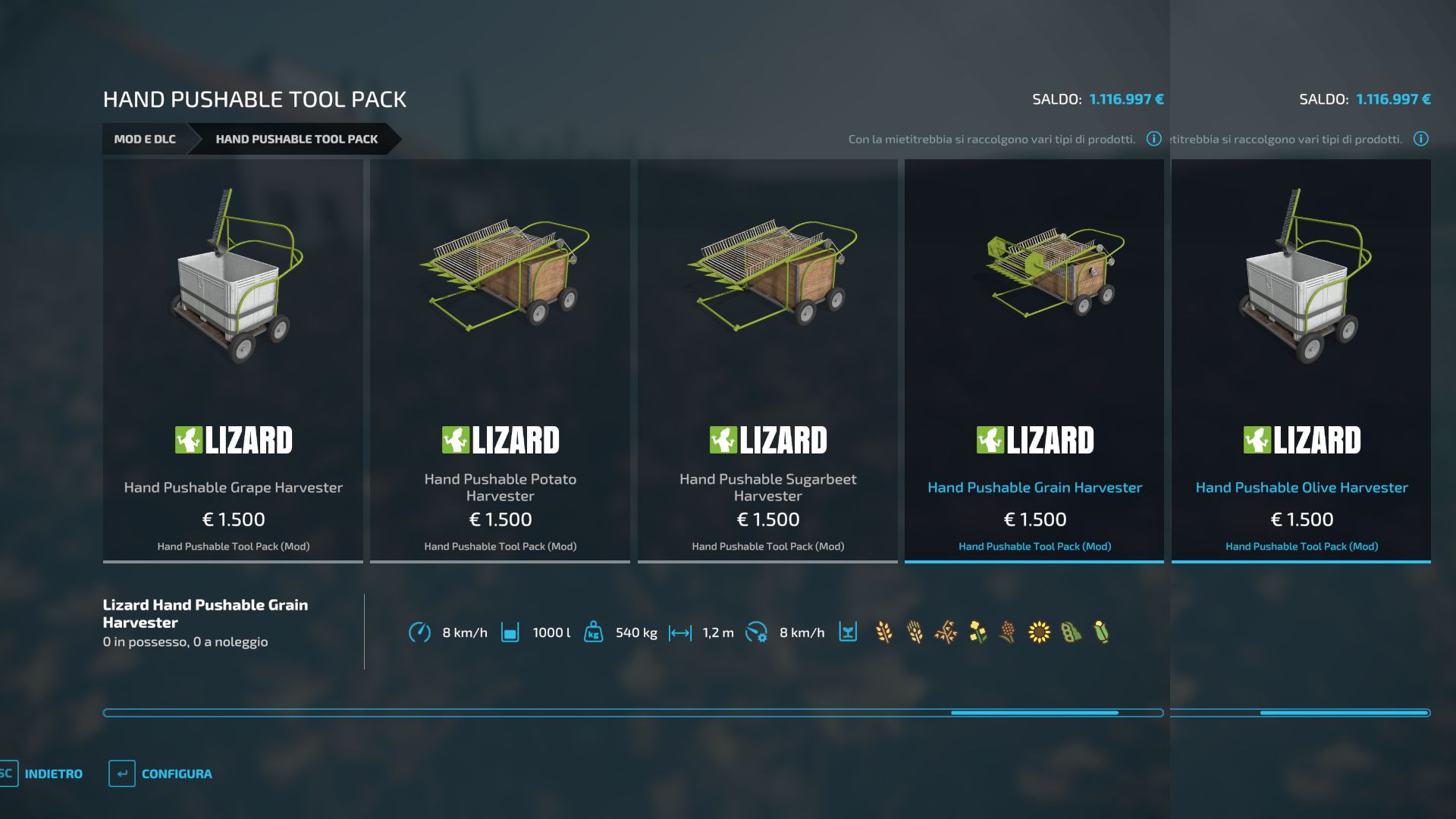Click the sorghum crop icon
Image resolution: width=1456 pixels, height=819 pixels.
coord(1006,632)
